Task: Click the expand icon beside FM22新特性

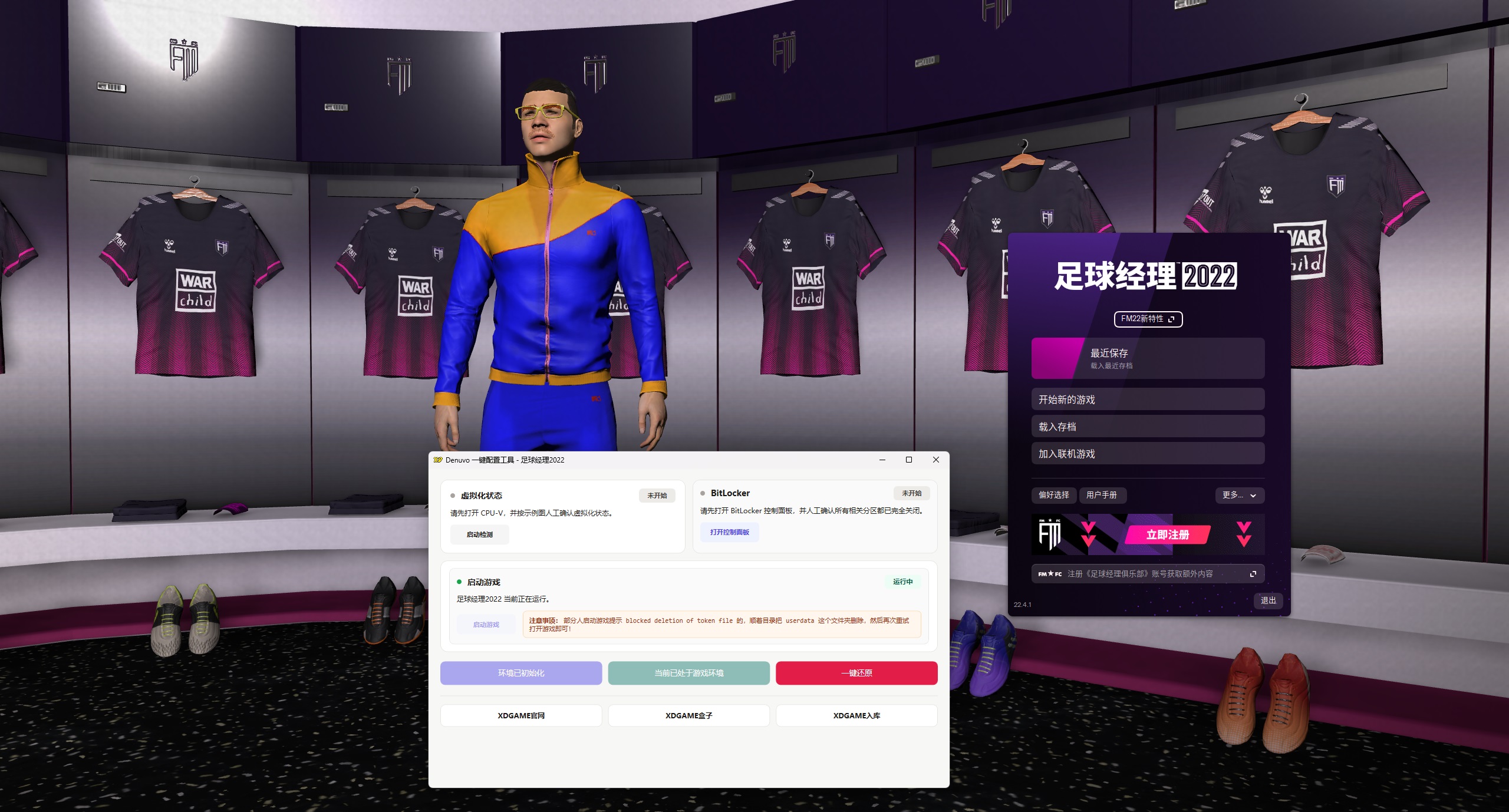Action: (x=1172, y=319)
